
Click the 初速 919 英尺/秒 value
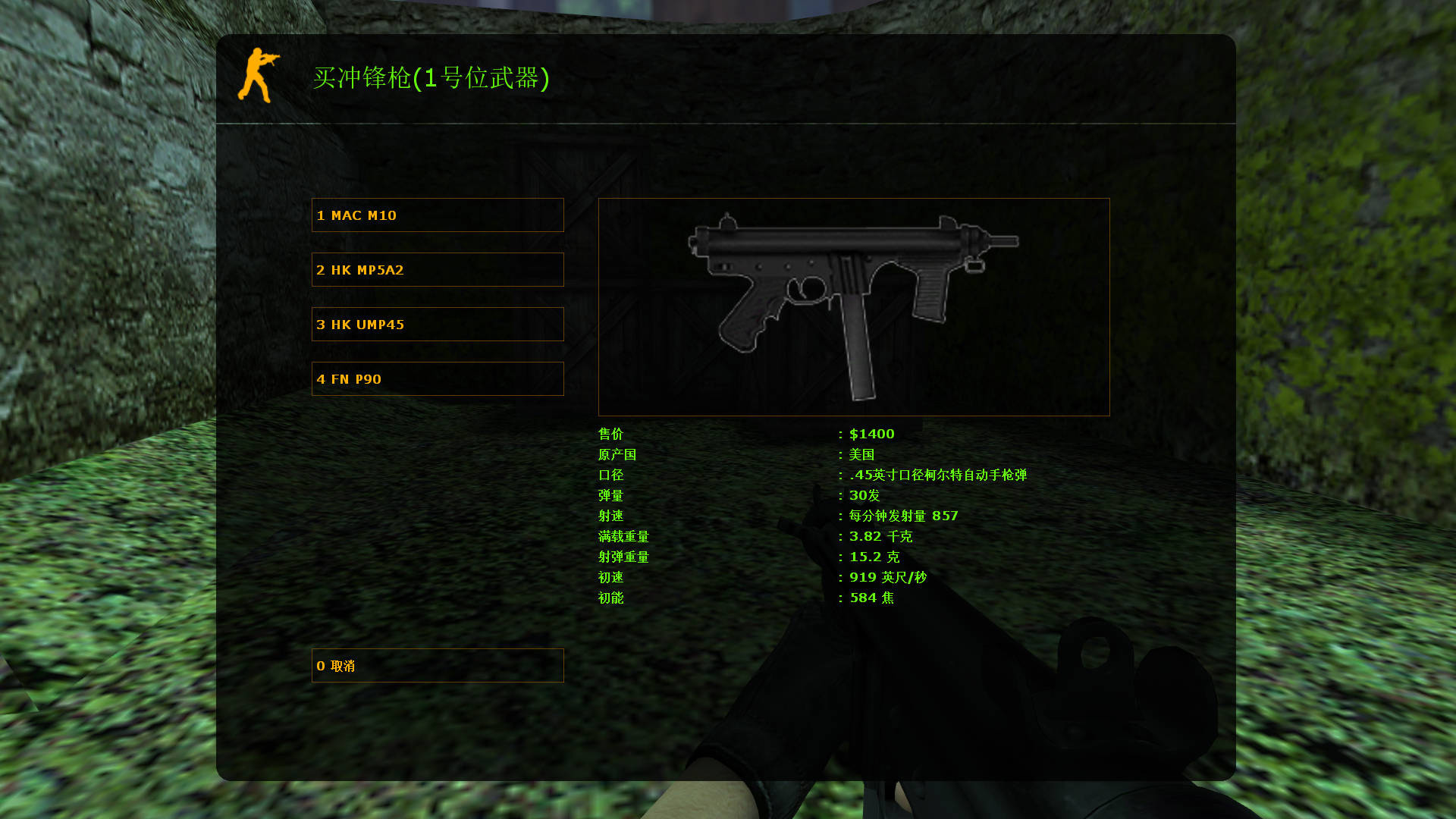[887, 576]
